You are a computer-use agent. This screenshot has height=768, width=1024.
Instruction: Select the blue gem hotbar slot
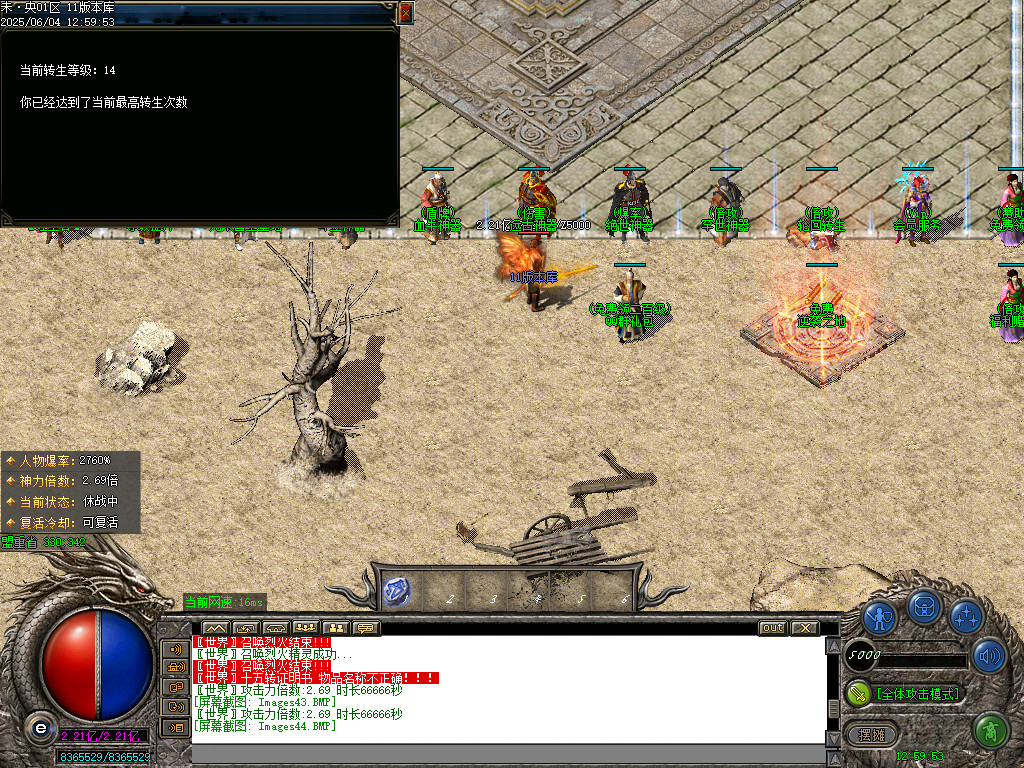pos(397,591)
